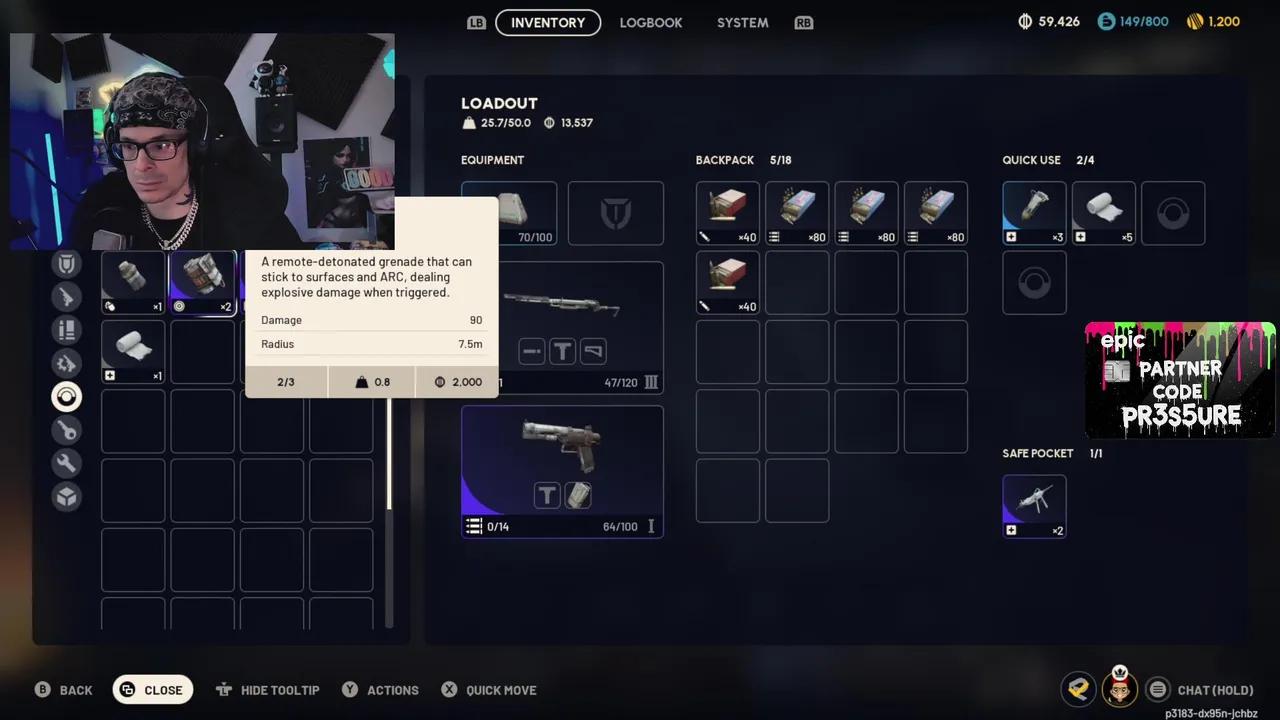The width and height of the screenshot is (1280, 720).
Task: Select the ammo category icon
Action: coord(66,330)
